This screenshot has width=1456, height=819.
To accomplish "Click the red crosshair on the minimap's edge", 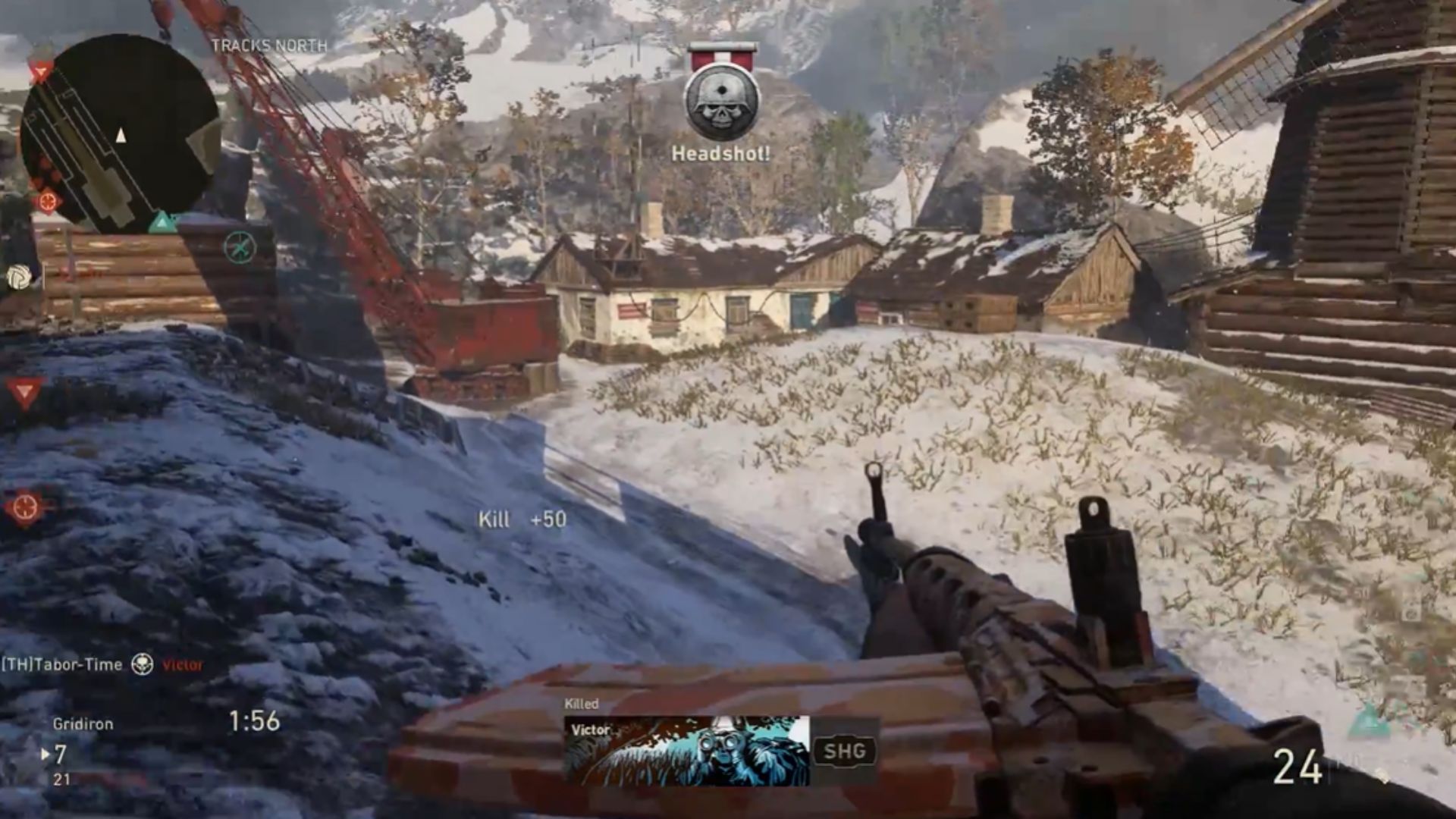I will click(x=47, y=202).
